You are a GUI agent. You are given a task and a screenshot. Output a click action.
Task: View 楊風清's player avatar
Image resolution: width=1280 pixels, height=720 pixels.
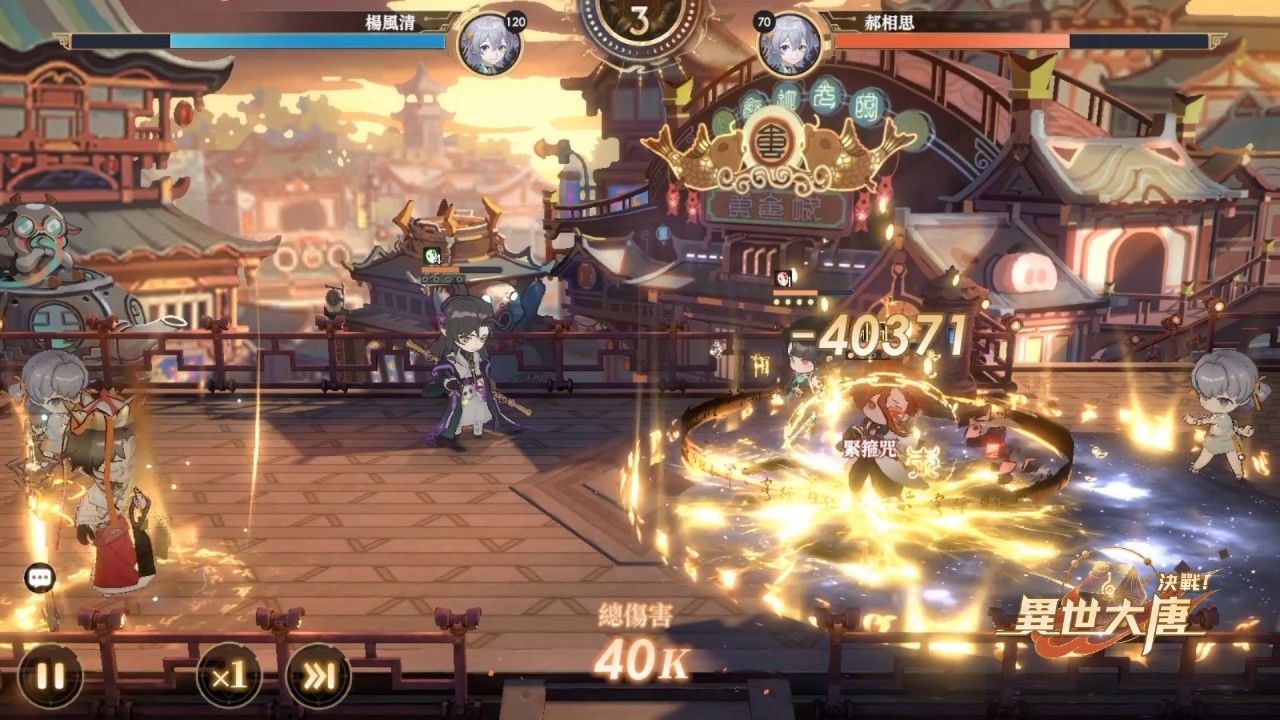click(489, 44)
